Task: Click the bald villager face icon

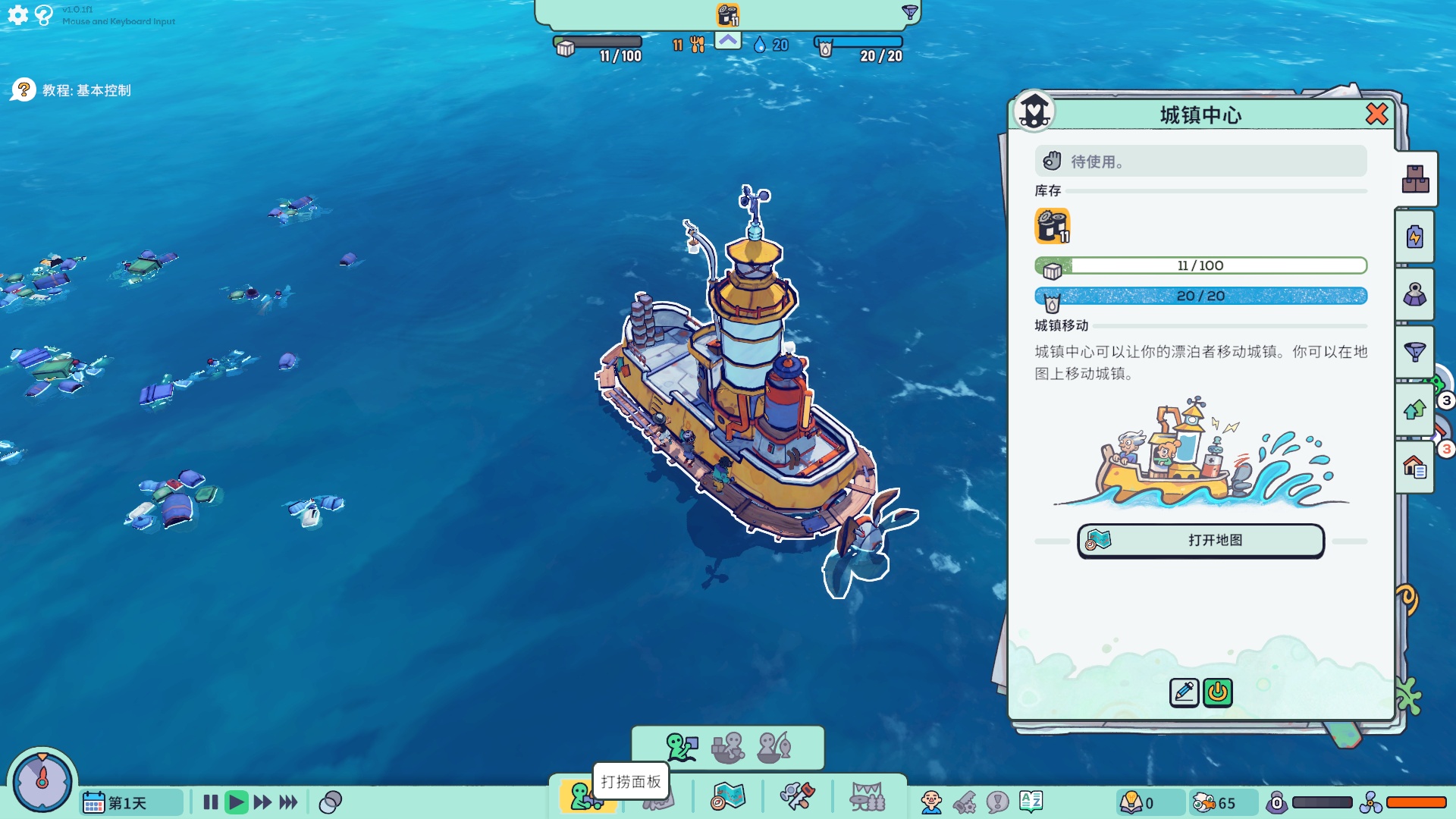Action: 931,802
